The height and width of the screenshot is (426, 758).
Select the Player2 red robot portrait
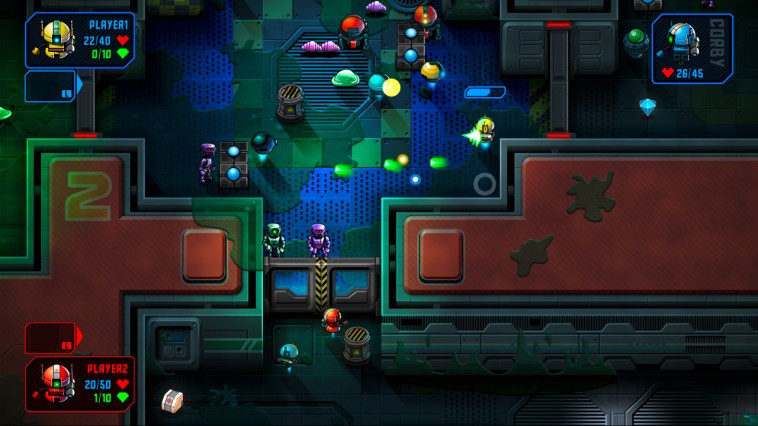(x=54, y=383)
